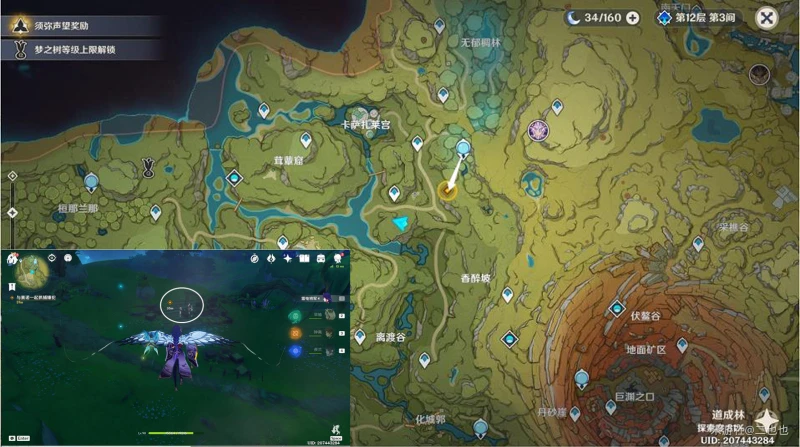Open Sumeru Reputation Rewards entry
The image size is (800, 447).
pos(80,21)
